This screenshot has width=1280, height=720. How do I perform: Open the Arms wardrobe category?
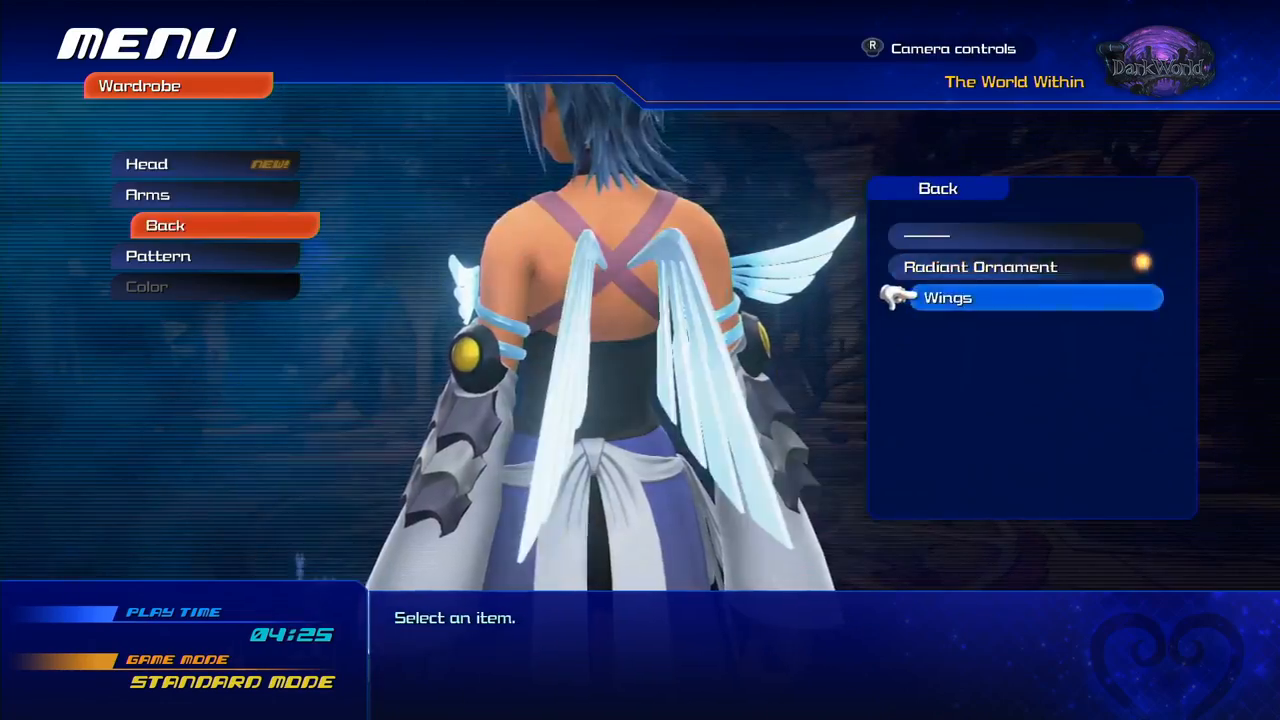tap(205, 195)
